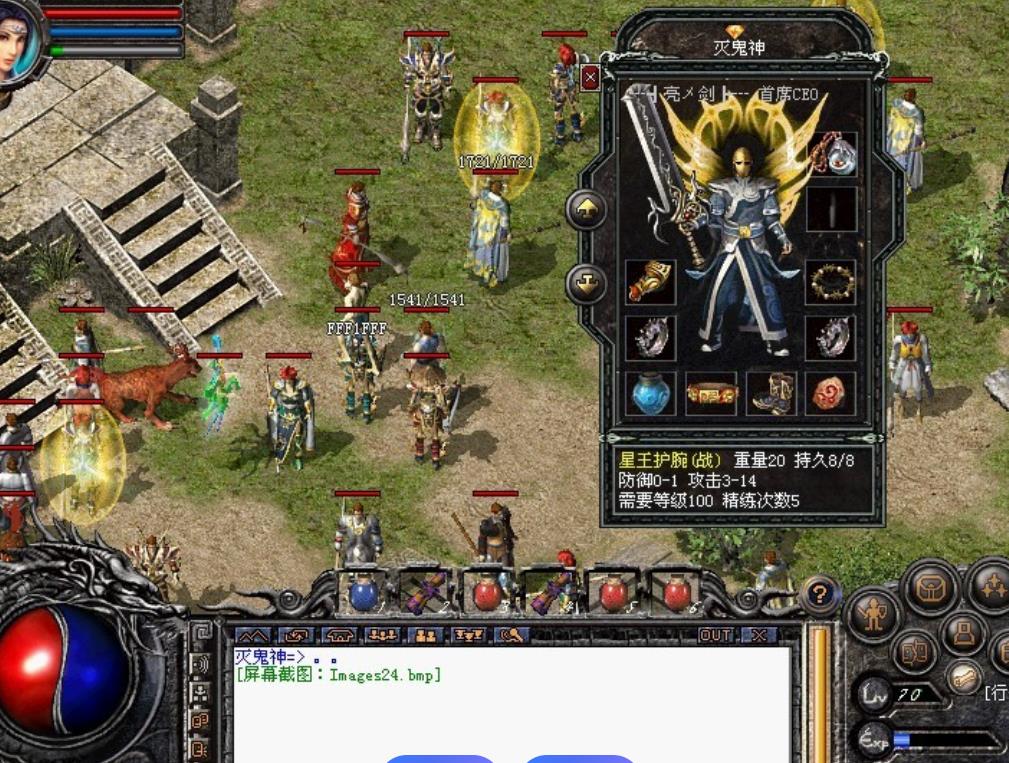1009x763 pixels.
Task: Select the golden thorn bracelet slot
Action: tap(832, 283)
